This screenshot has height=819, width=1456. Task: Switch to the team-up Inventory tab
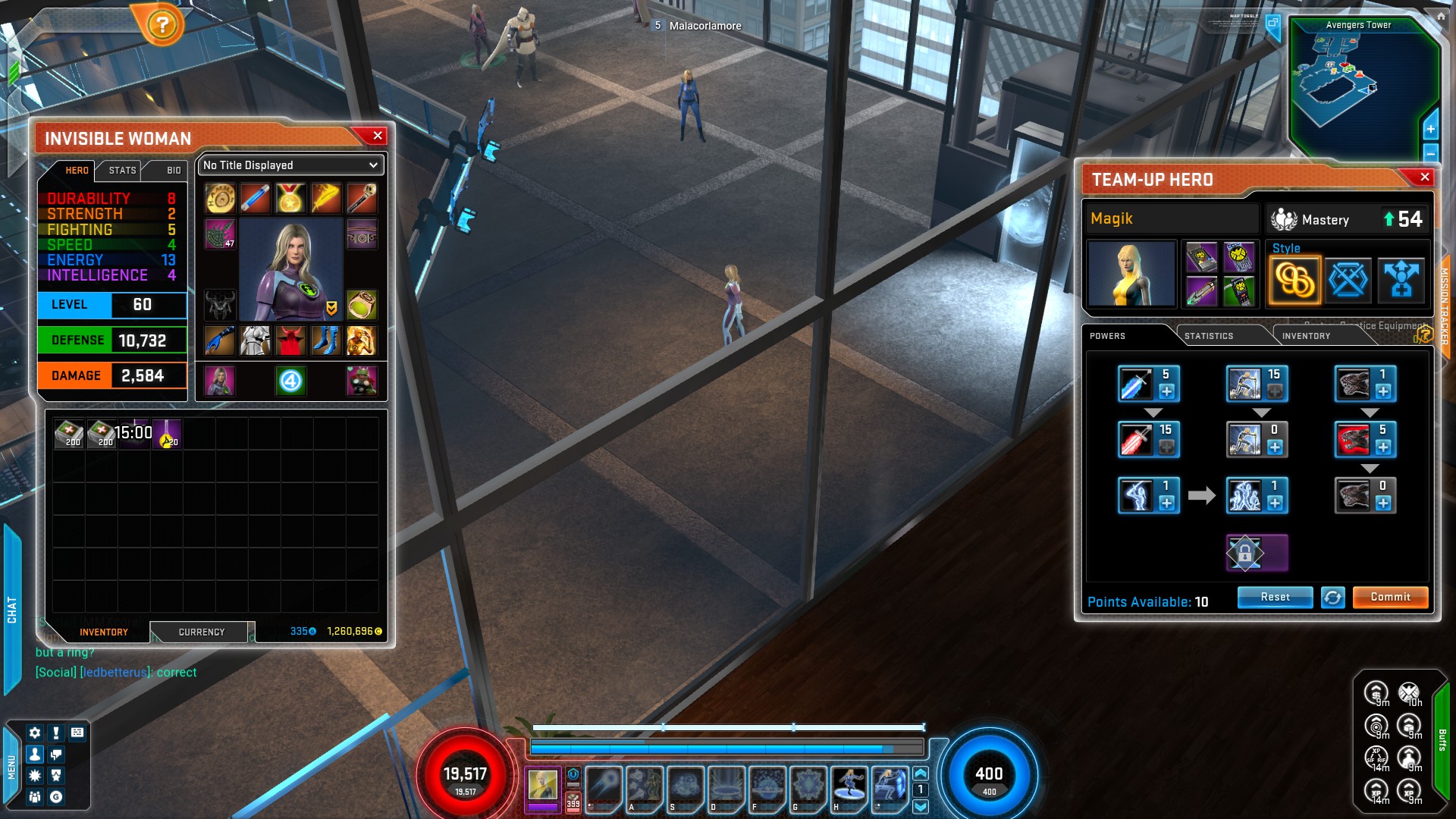pyautogui.click(x=1306, y=336)
